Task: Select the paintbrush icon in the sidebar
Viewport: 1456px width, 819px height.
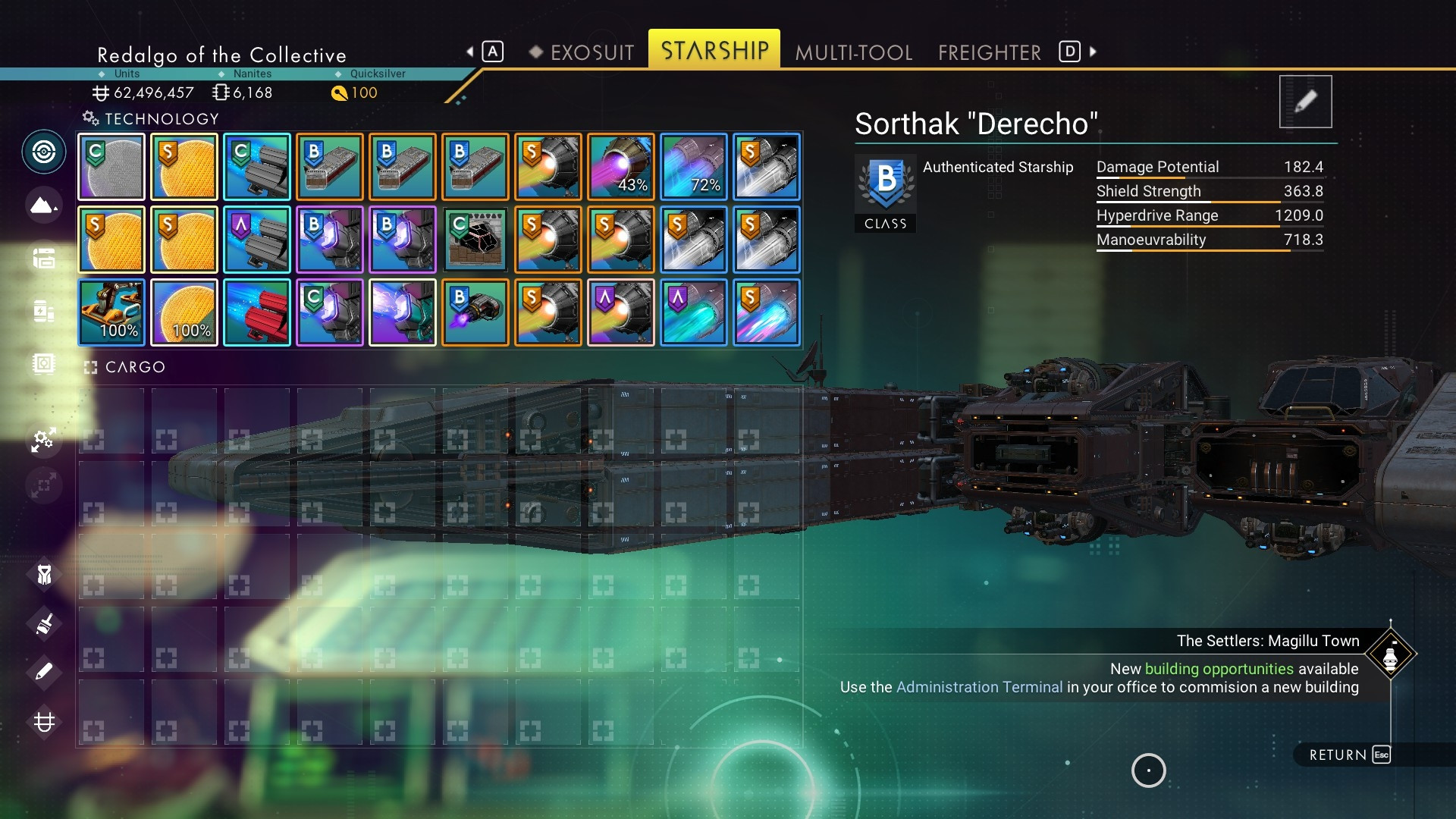Action: [43, 624]
